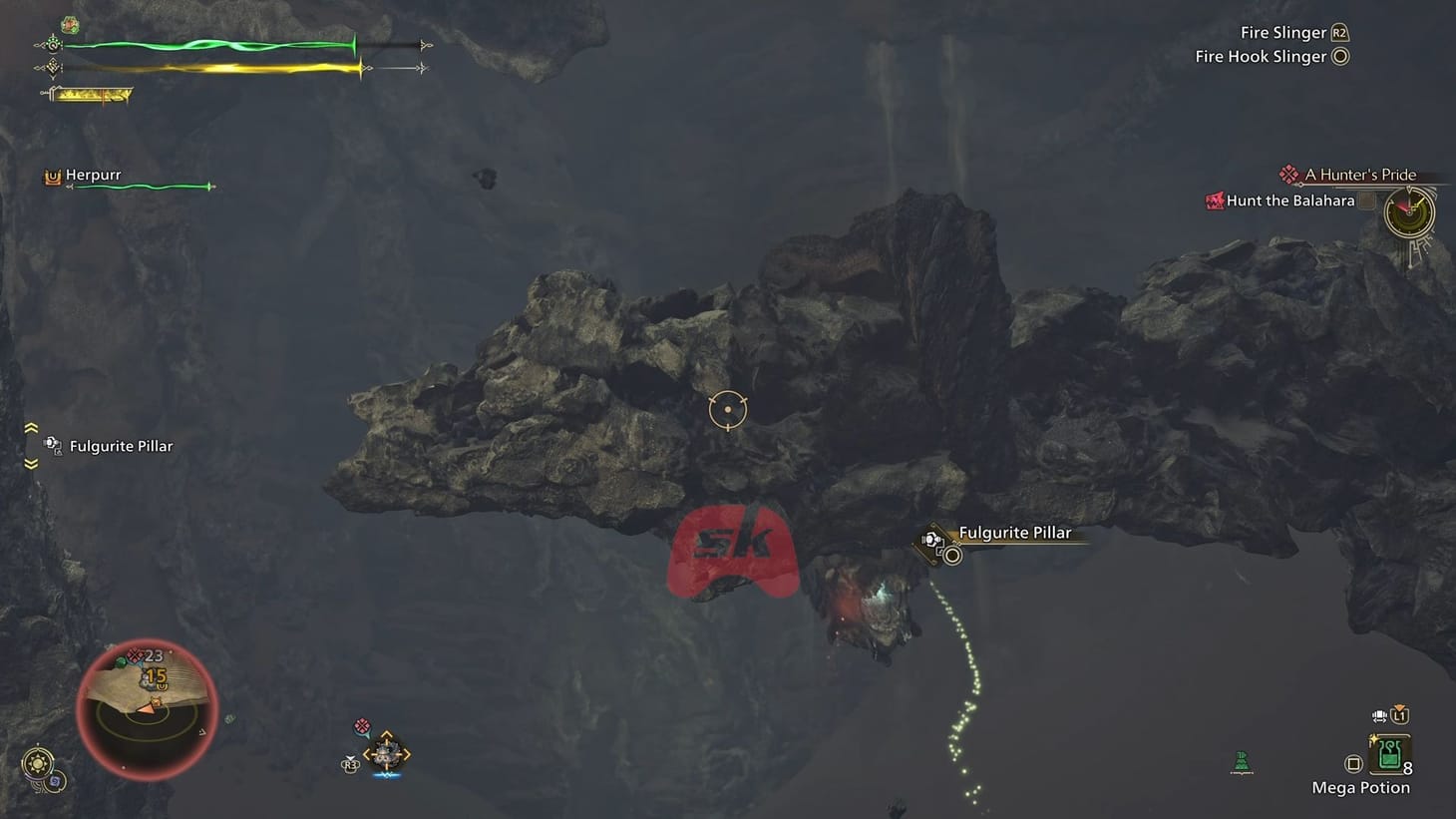Click the minimap radar circle
Image resolution: width=1456 pixels, height=819 pixels.
coord(148,708)
